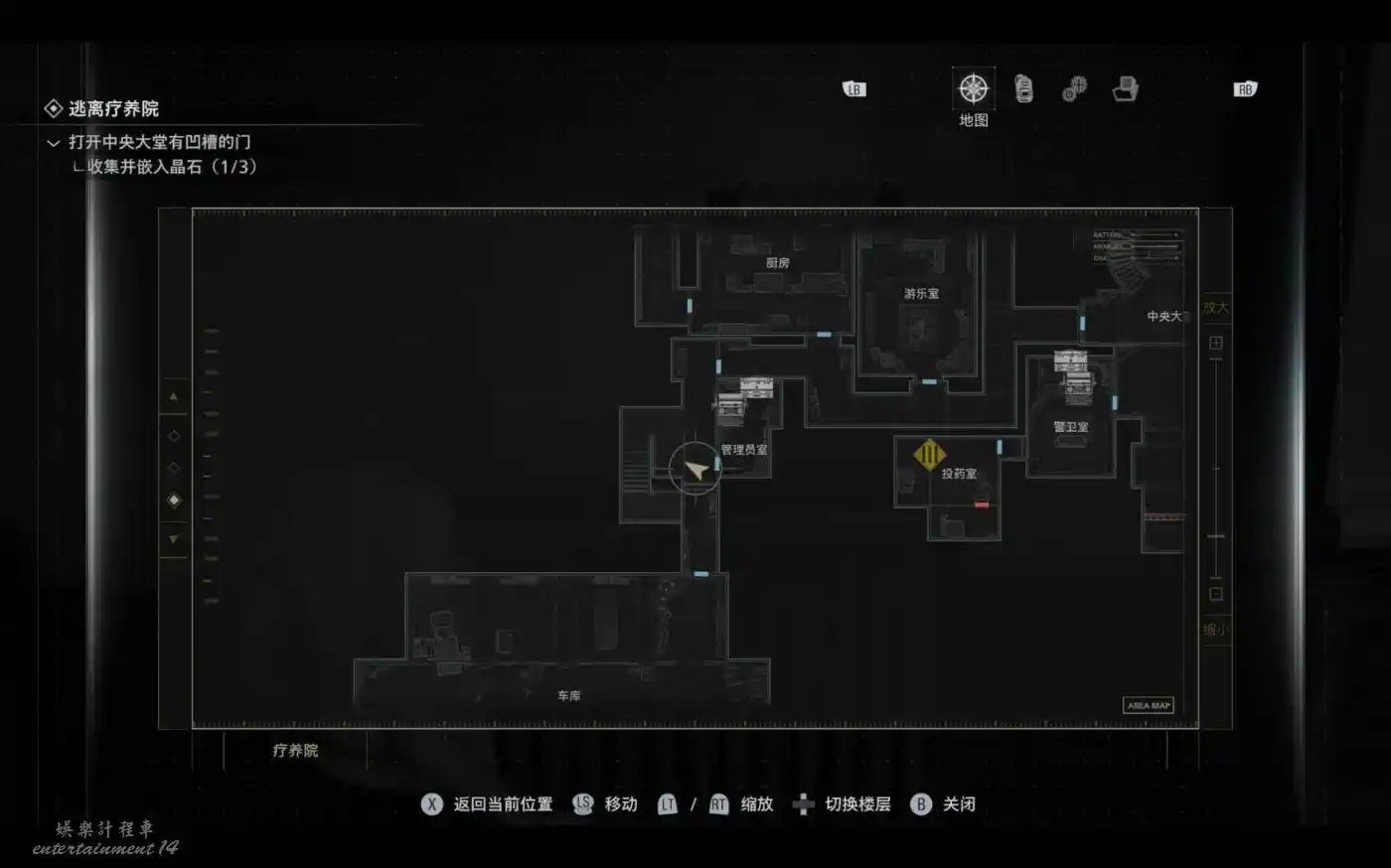Click the floor selector's down arrow
The height and width of the screenshot is (868, 1391).
tap(174, 539)
